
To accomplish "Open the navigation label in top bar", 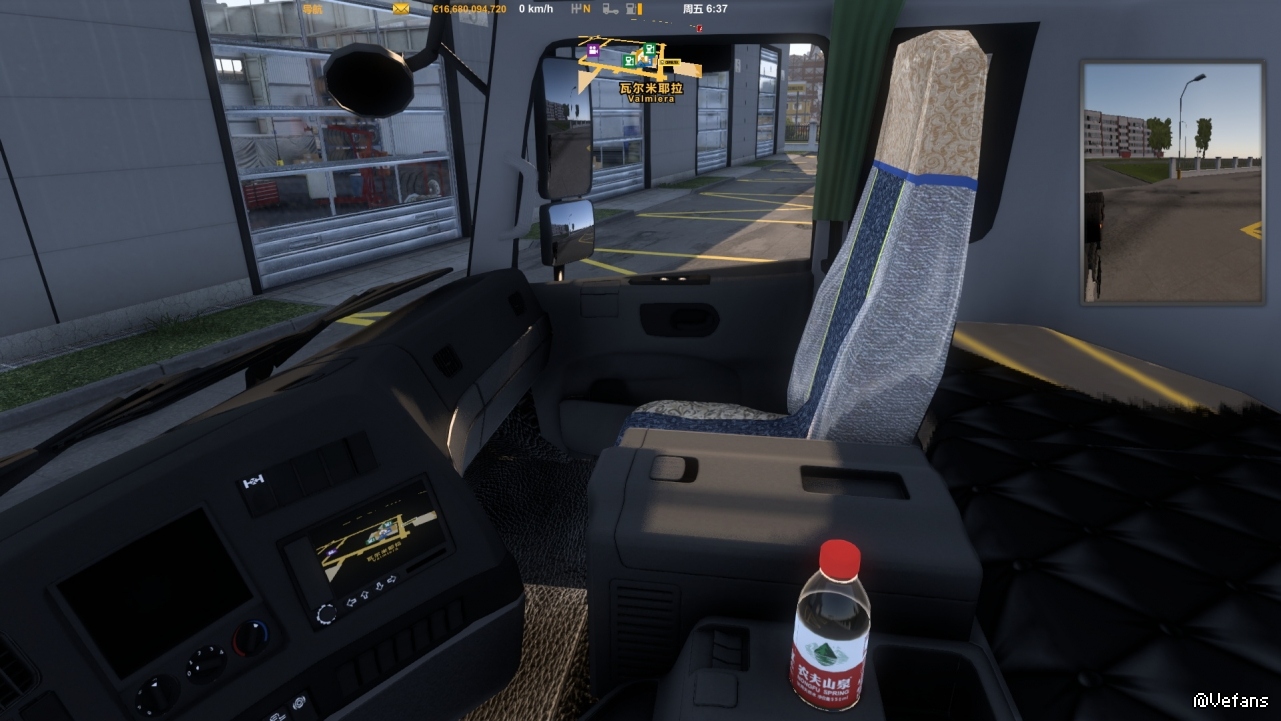I will (313, 9).
